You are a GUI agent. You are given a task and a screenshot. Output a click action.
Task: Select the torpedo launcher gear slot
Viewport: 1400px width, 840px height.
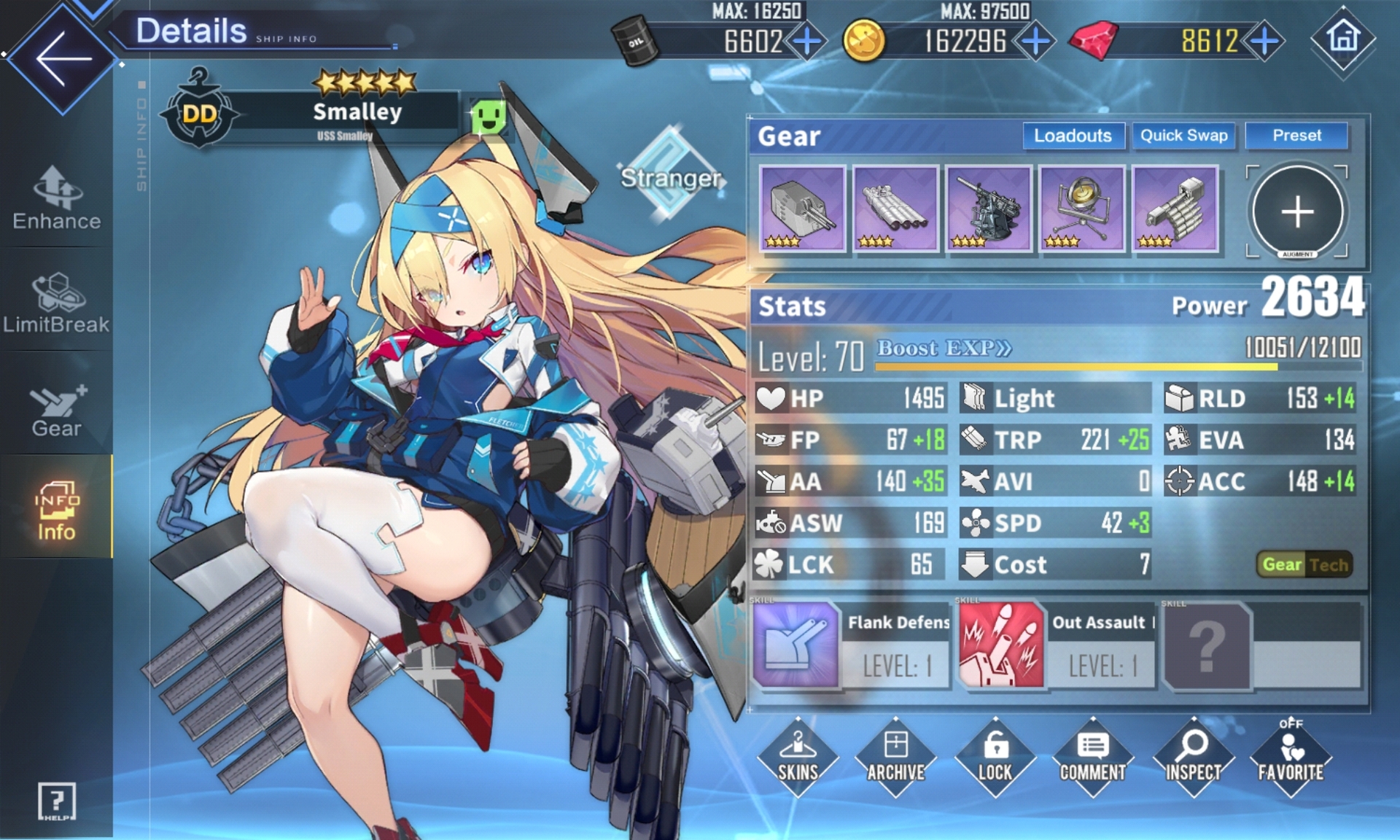tap(895, 209)
